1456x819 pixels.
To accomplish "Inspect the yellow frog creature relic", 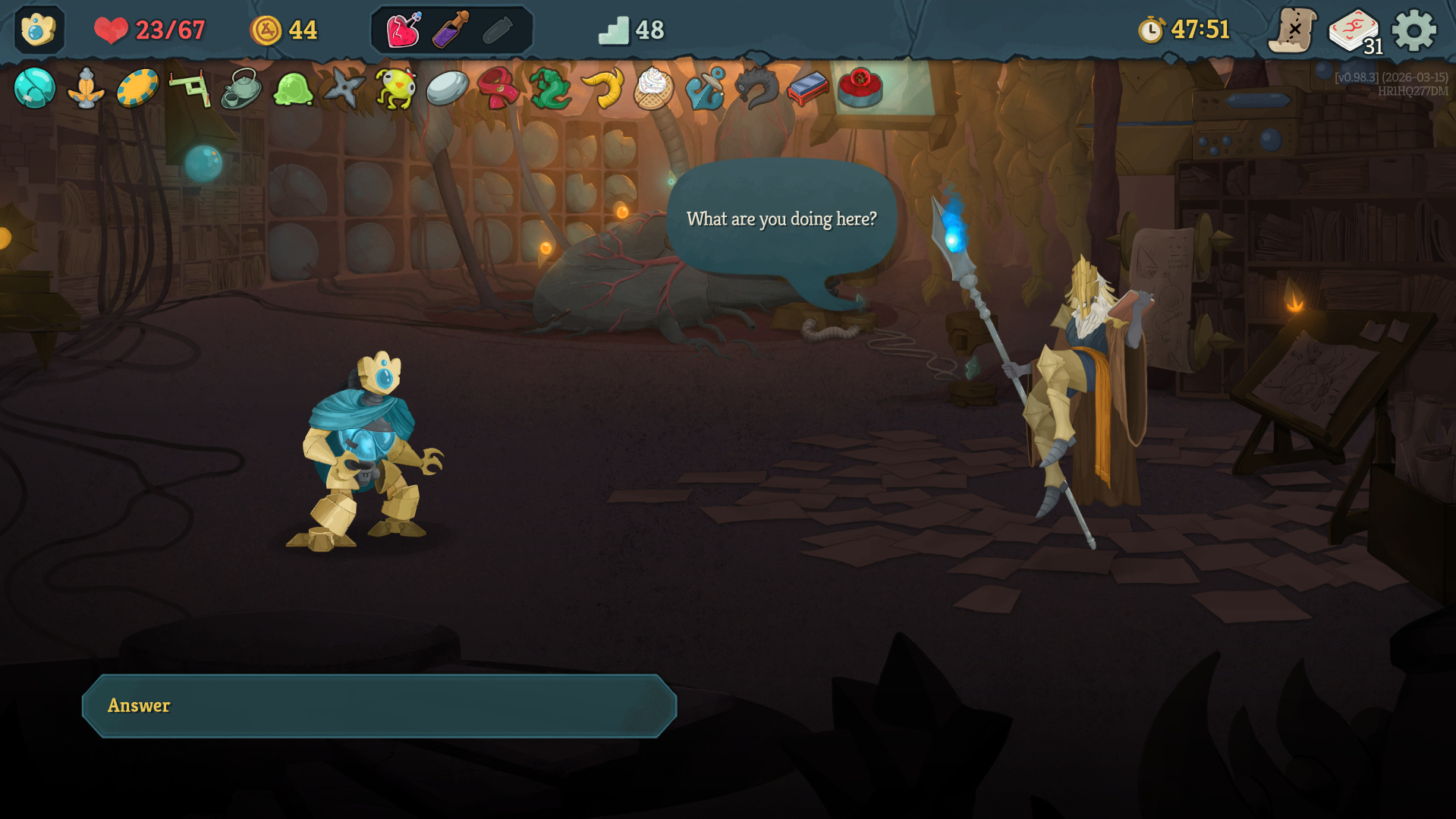I will point(395,89).
